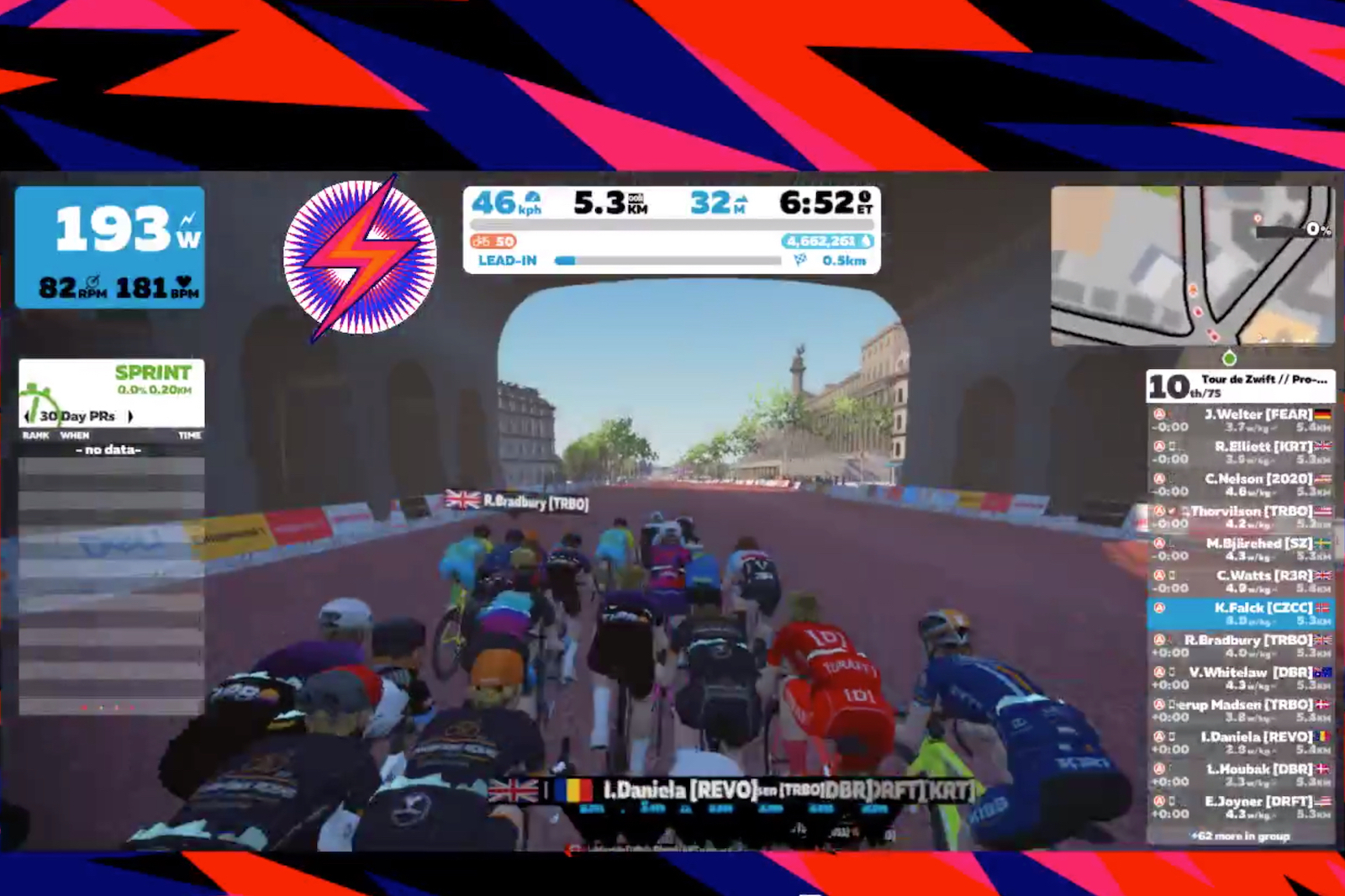The height and width of the screenshot is (896, 1345).
Task: Choose E.Joyner [DRFT] from the rider list
Action: (1240, 807)
